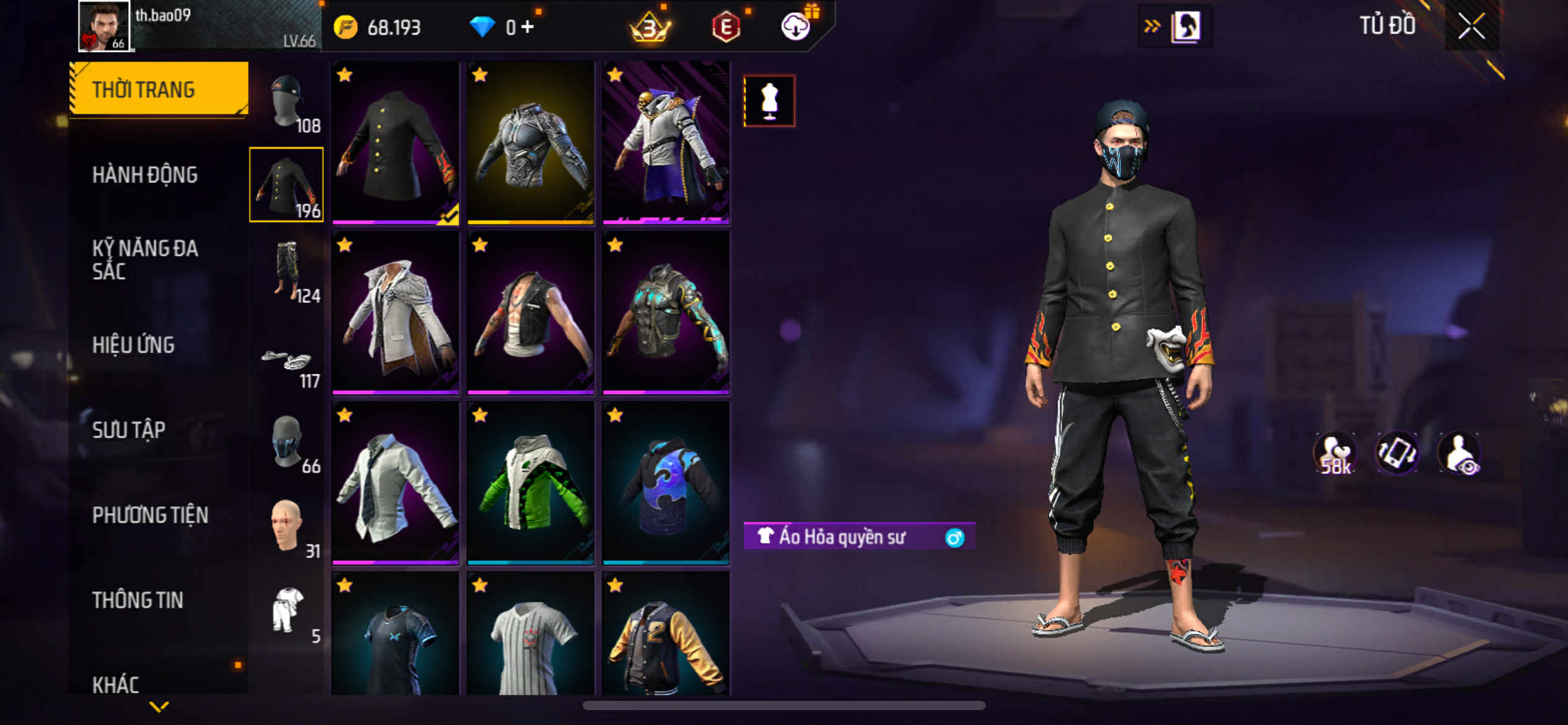The image size is (1568, 725).
Task: Tap the device rotation icon button
Action: [x=1396, y=453]
